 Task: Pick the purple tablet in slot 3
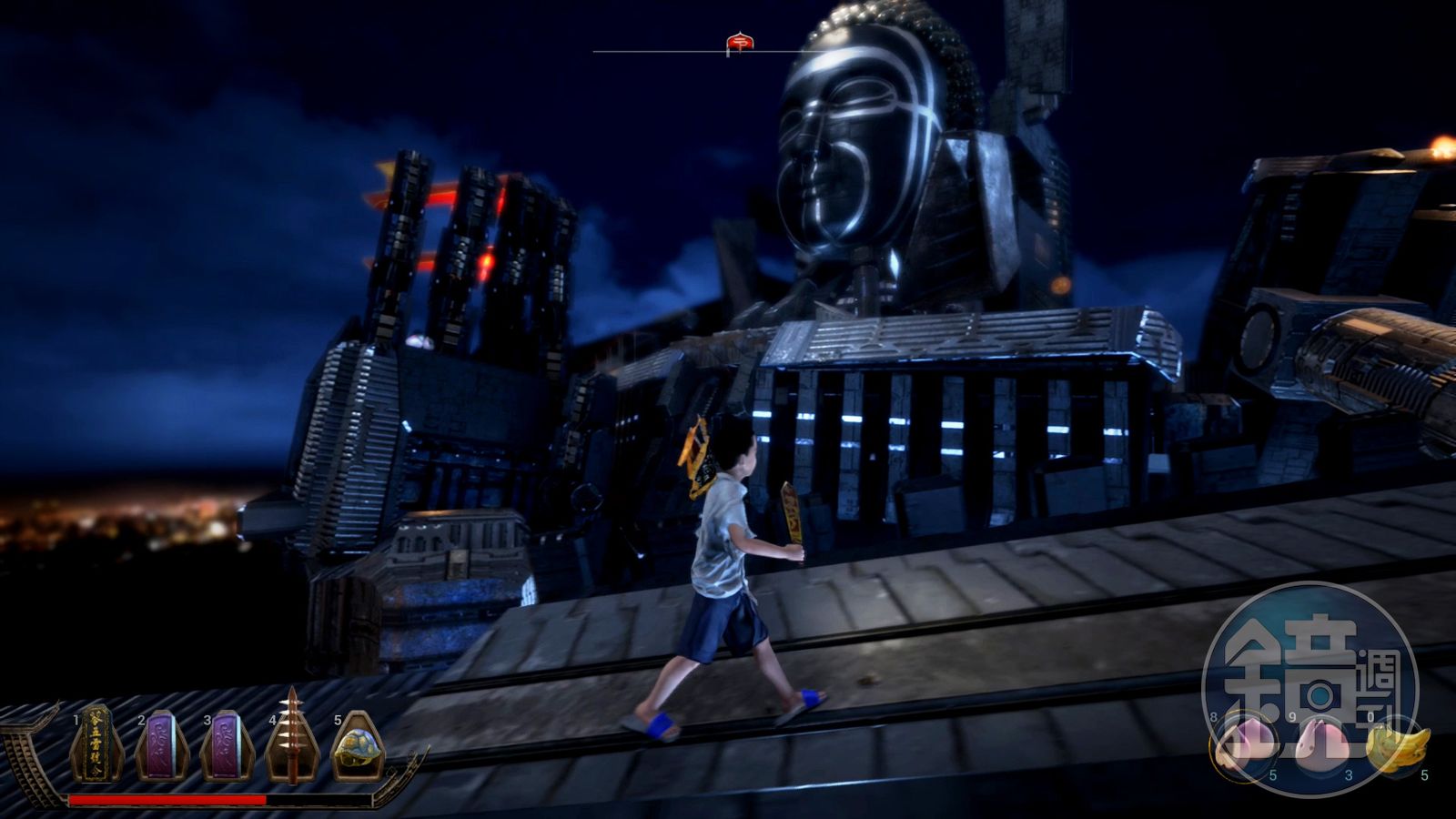point(227,745)
